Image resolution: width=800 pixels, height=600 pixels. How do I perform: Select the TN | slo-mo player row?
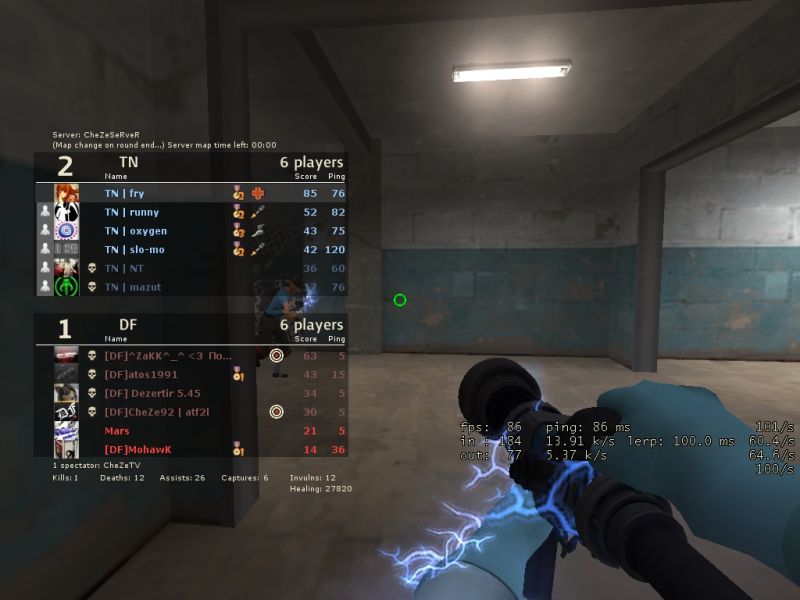coord(190,250)
